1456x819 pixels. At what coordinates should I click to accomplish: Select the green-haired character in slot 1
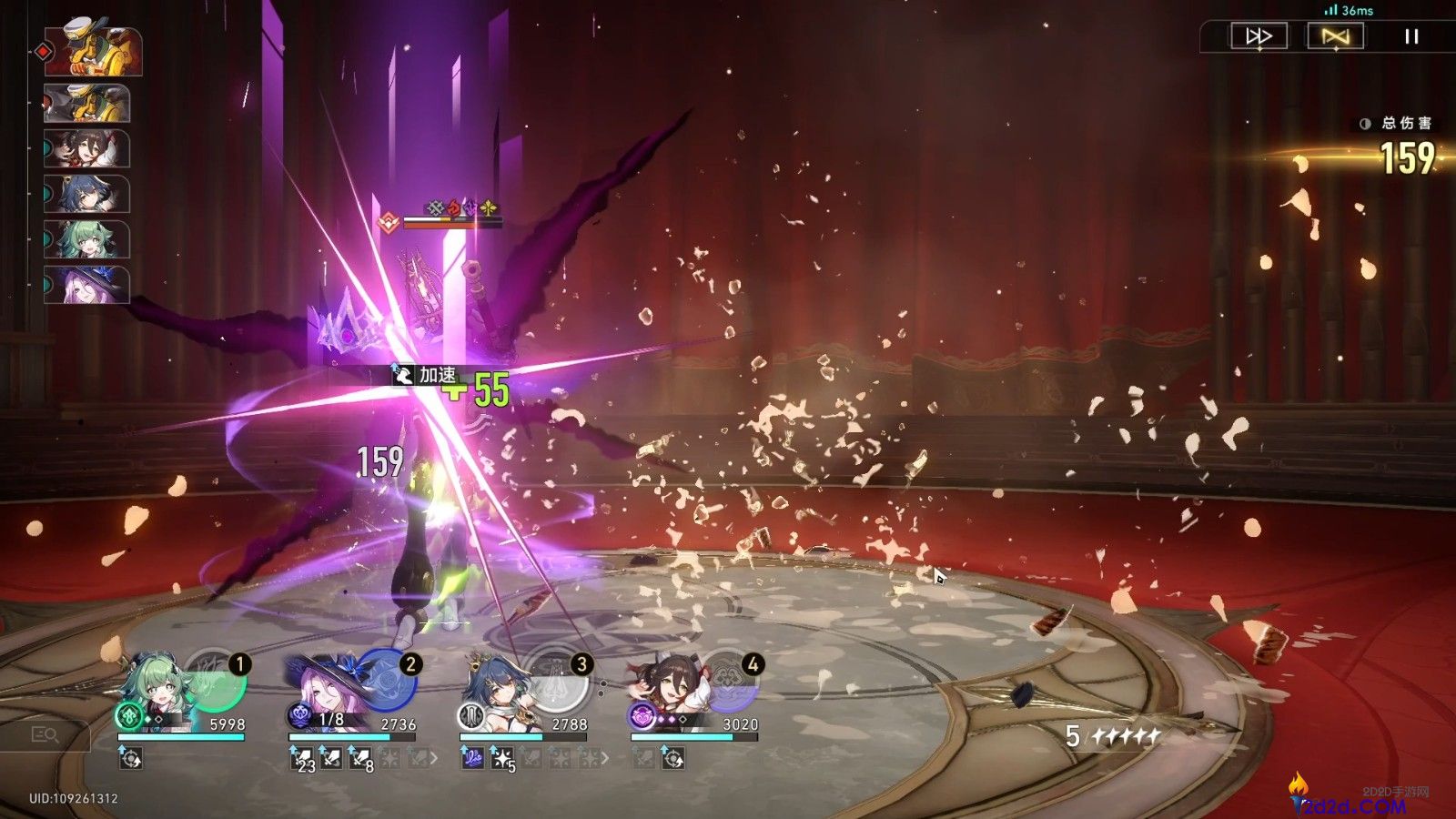[157, 693]
